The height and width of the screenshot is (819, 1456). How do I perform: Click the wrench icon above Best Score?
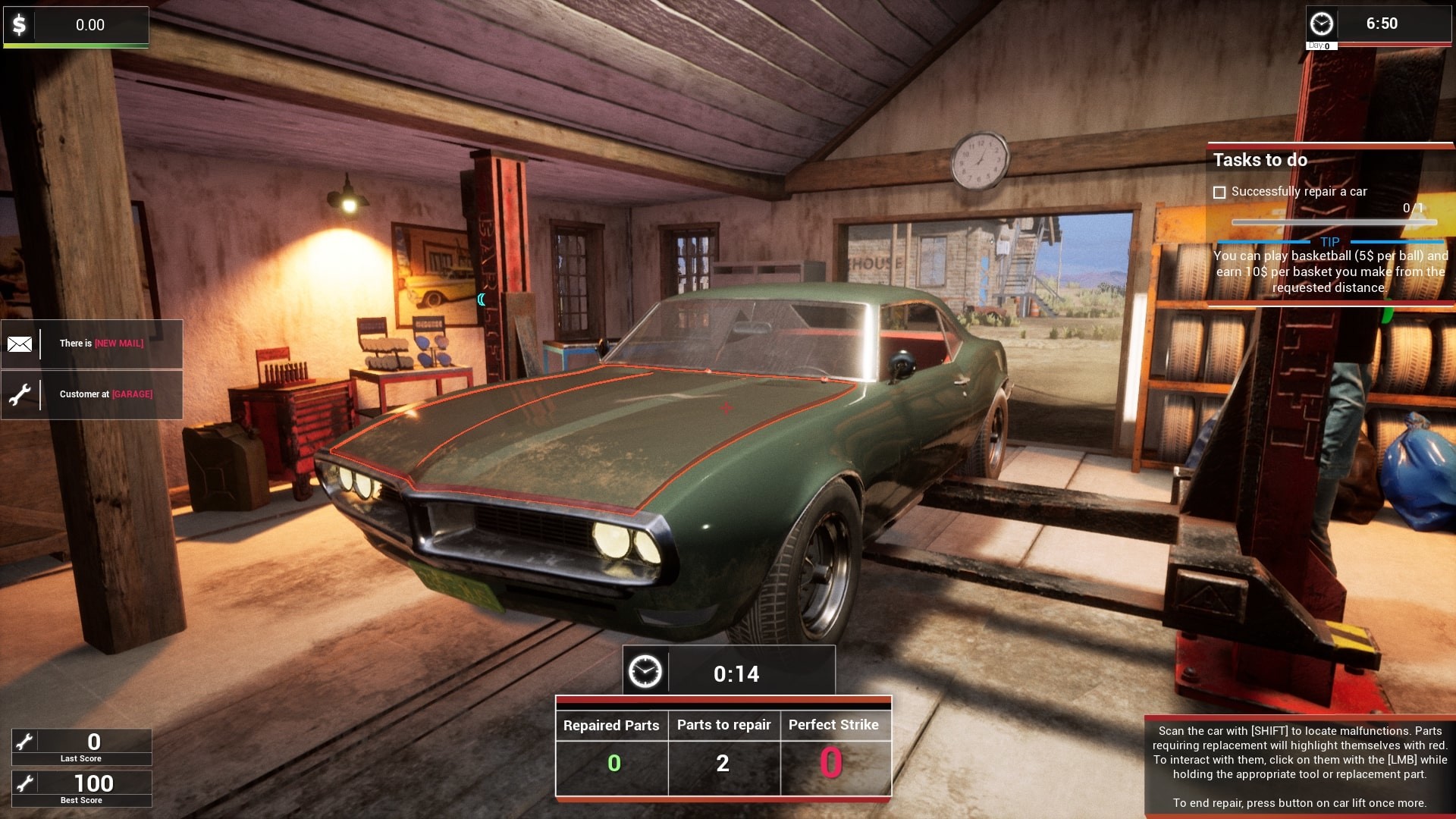click(x=26, y=783)
